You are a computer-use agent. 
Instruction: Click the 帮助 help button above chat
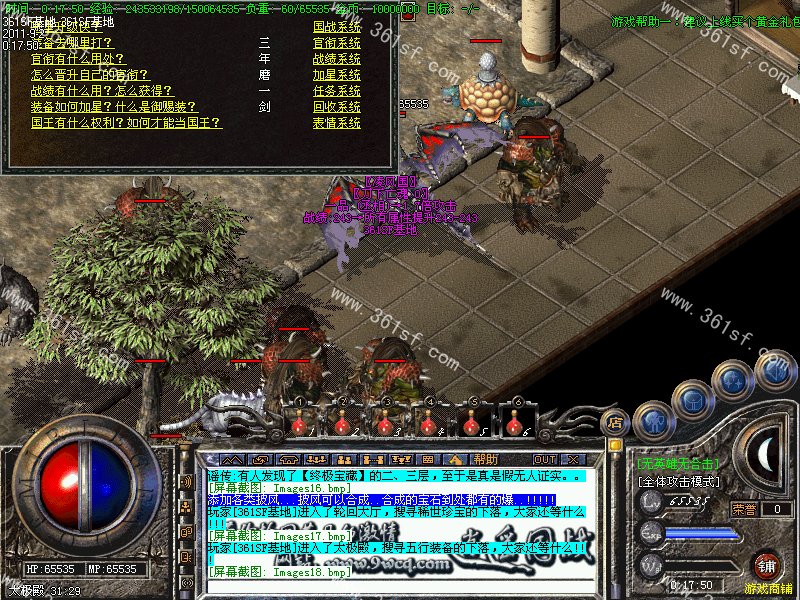pos(486,431)
